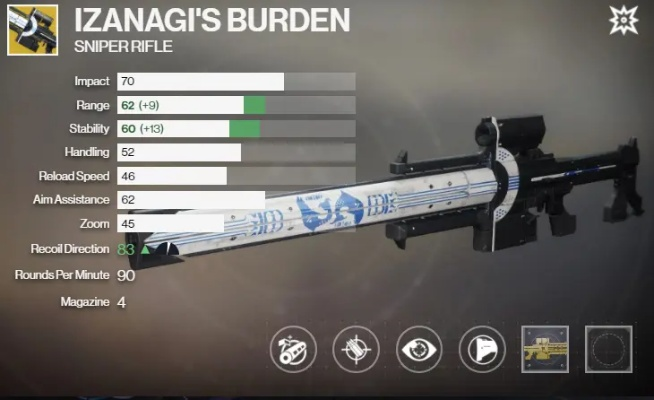
Task: Click the damage type emblem
Action: pyautogui.click(x=626, y=19)
